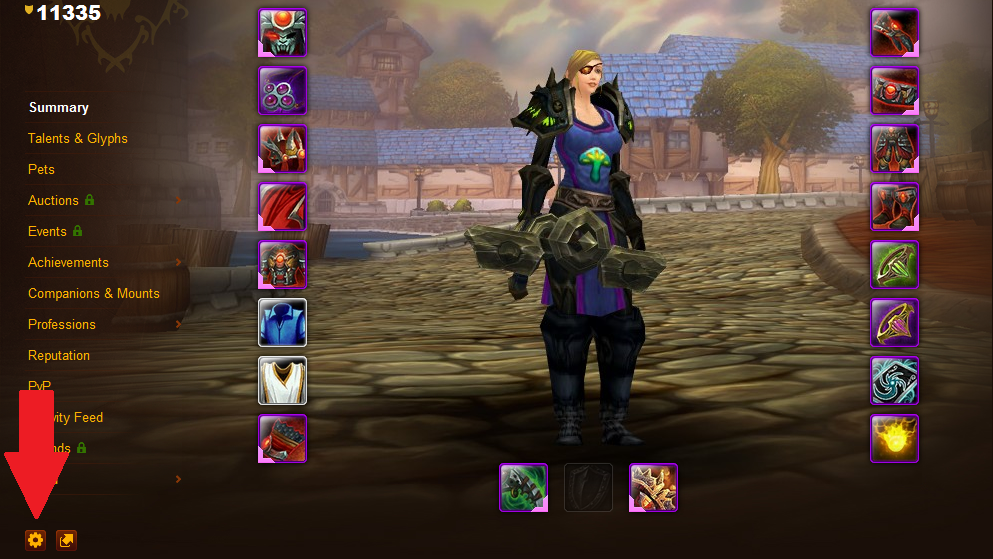Click the pop-out arrow button beside the gear
This screenshot has width=993, height=559.
[x=66, y=540]
